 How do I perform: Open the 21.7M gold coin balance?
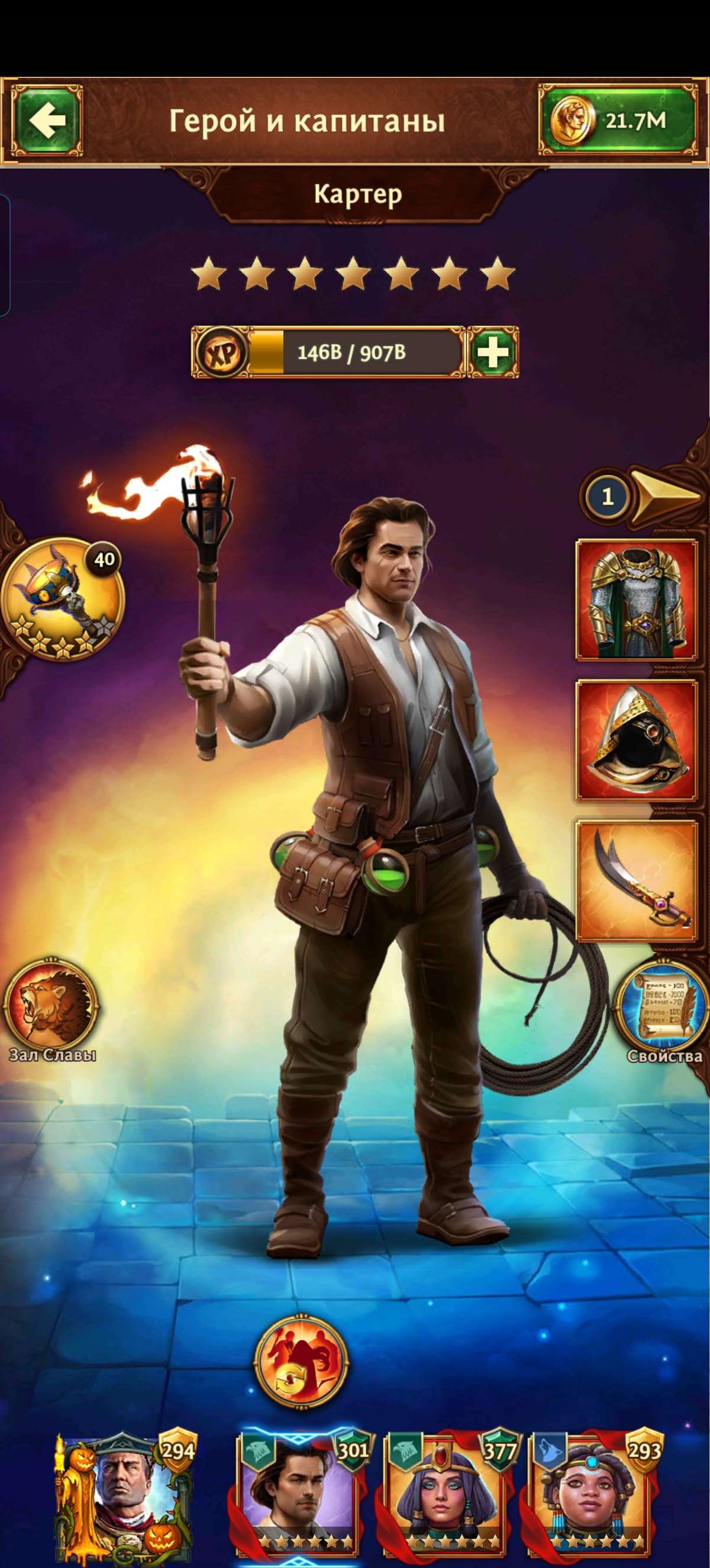(x=618, y=121)
